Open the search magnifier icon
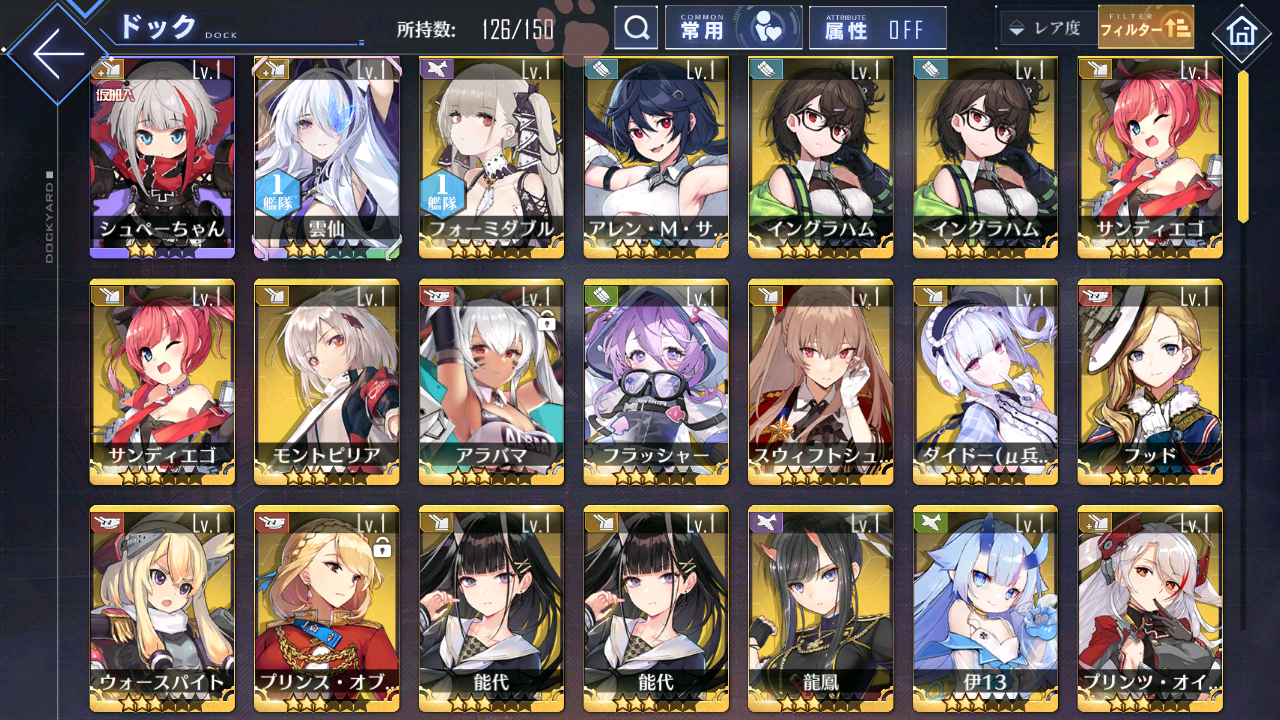The height and width of the screenshot is (720, 1280). pyautogui.click(x=637, y=27)
